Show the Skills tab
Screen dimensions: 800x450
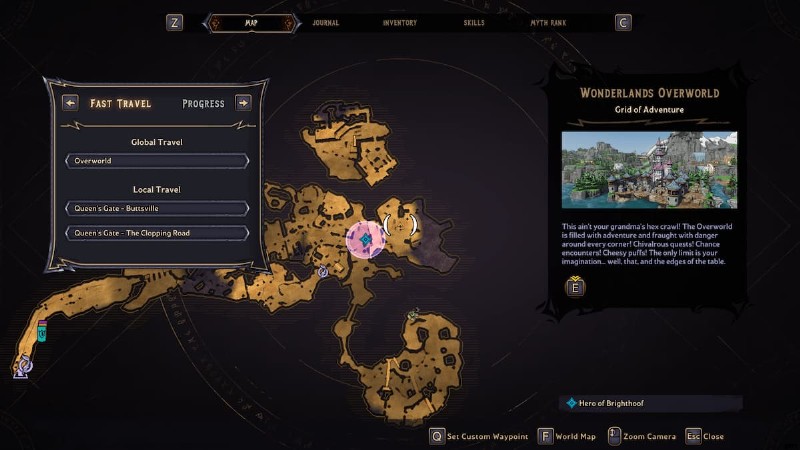[x=476, y=22]
